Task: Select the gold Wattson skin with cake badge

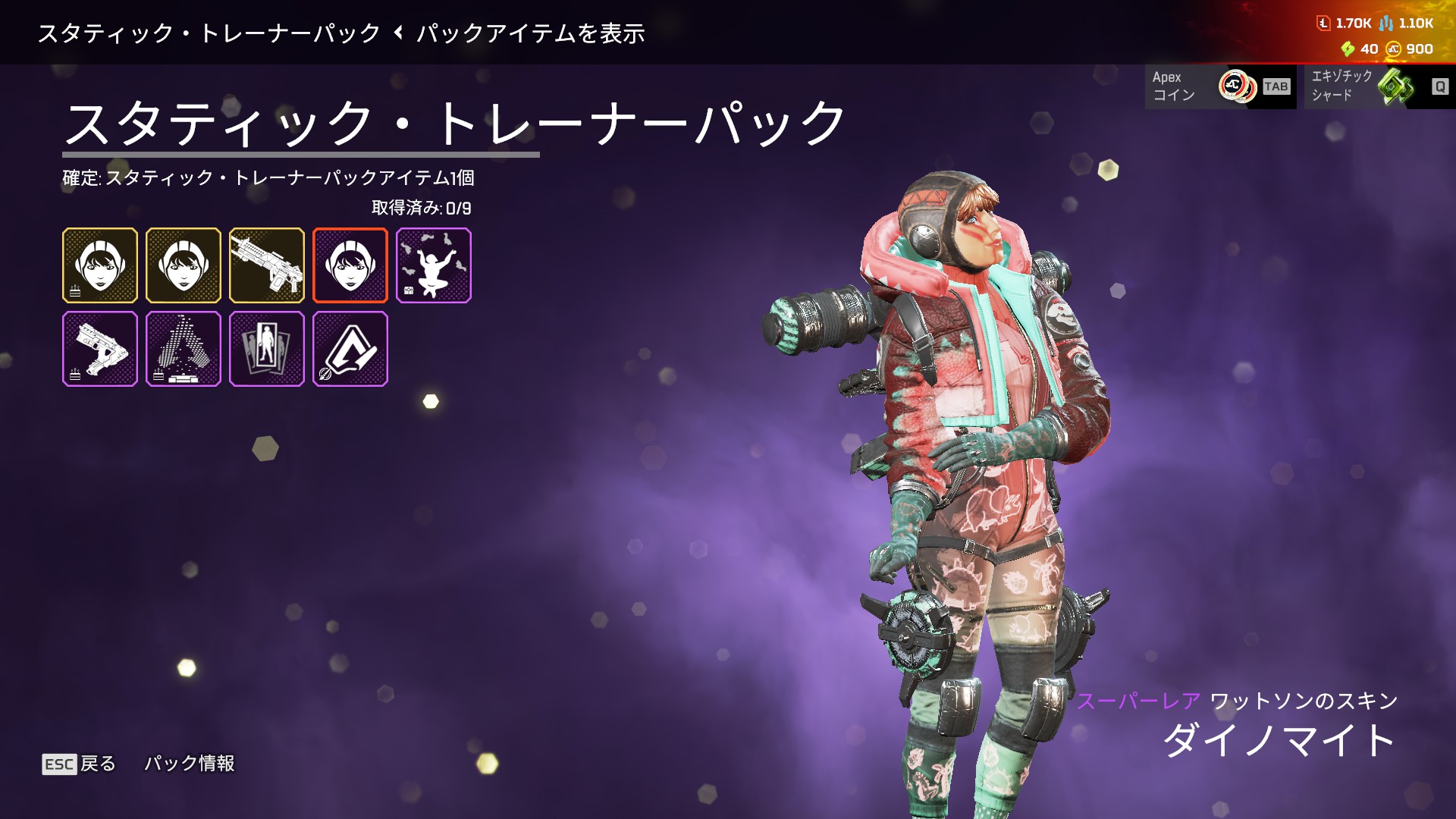Action: point(100,265)
